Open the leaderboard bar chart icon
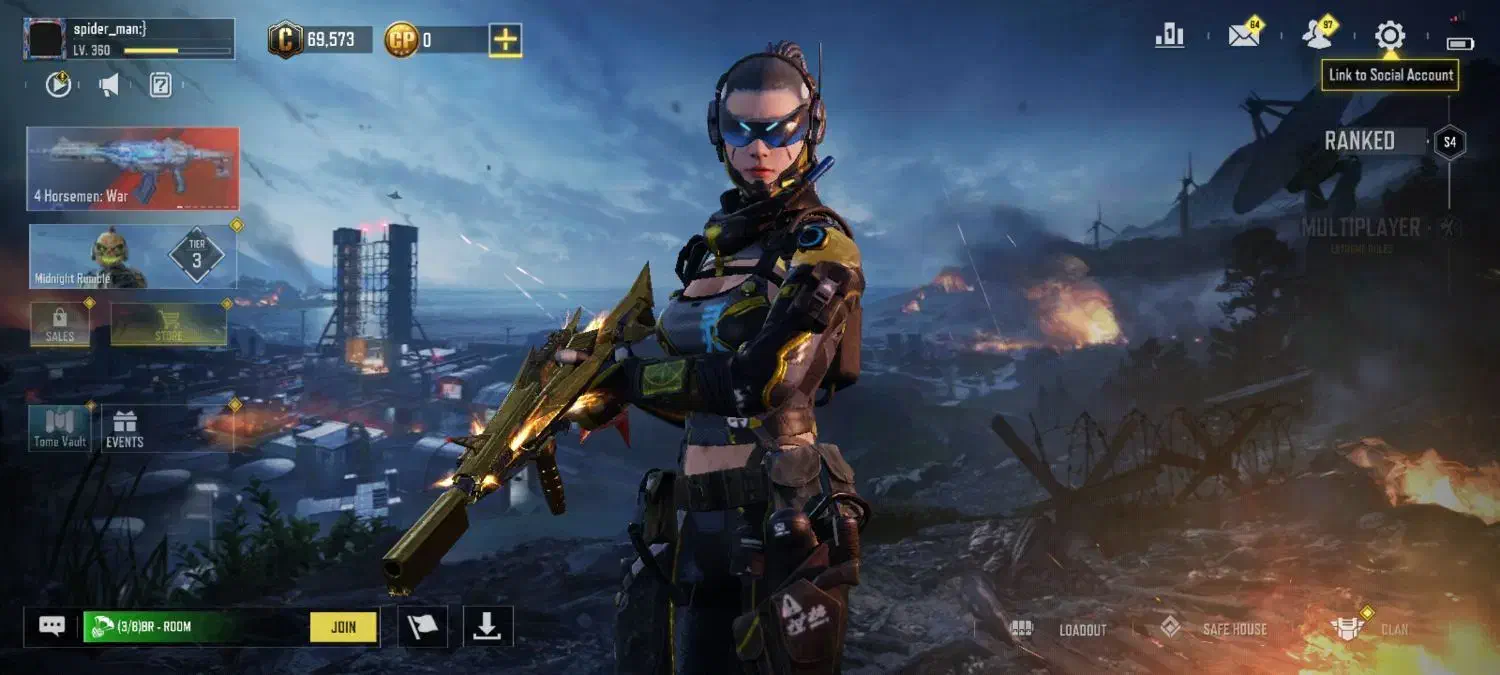The width and height of the screenshot is (1500, 675). click(x=1169, y=36)
